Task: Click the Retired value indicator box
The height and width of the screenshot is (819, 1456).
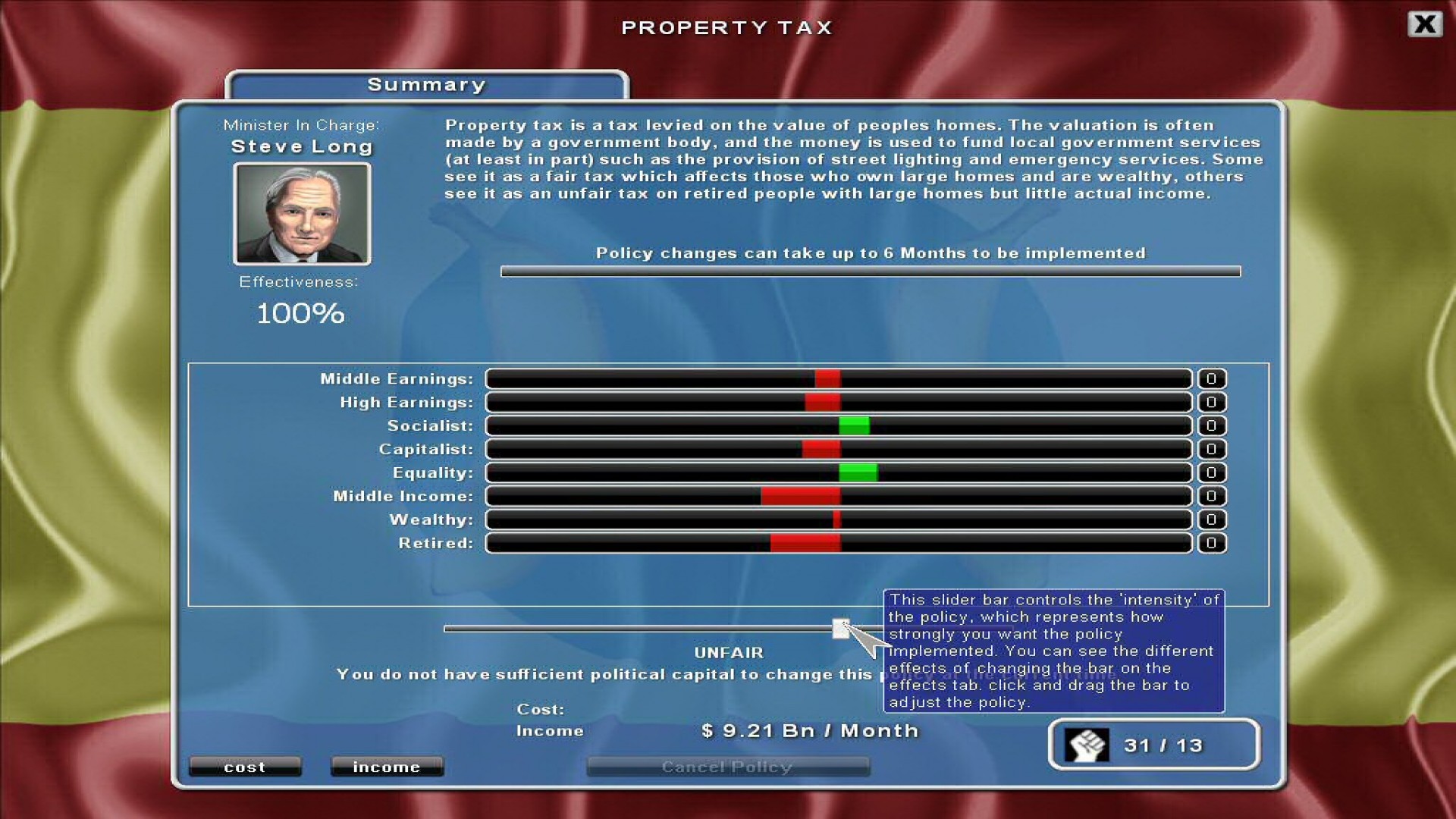Action: tap(1211, 544)
